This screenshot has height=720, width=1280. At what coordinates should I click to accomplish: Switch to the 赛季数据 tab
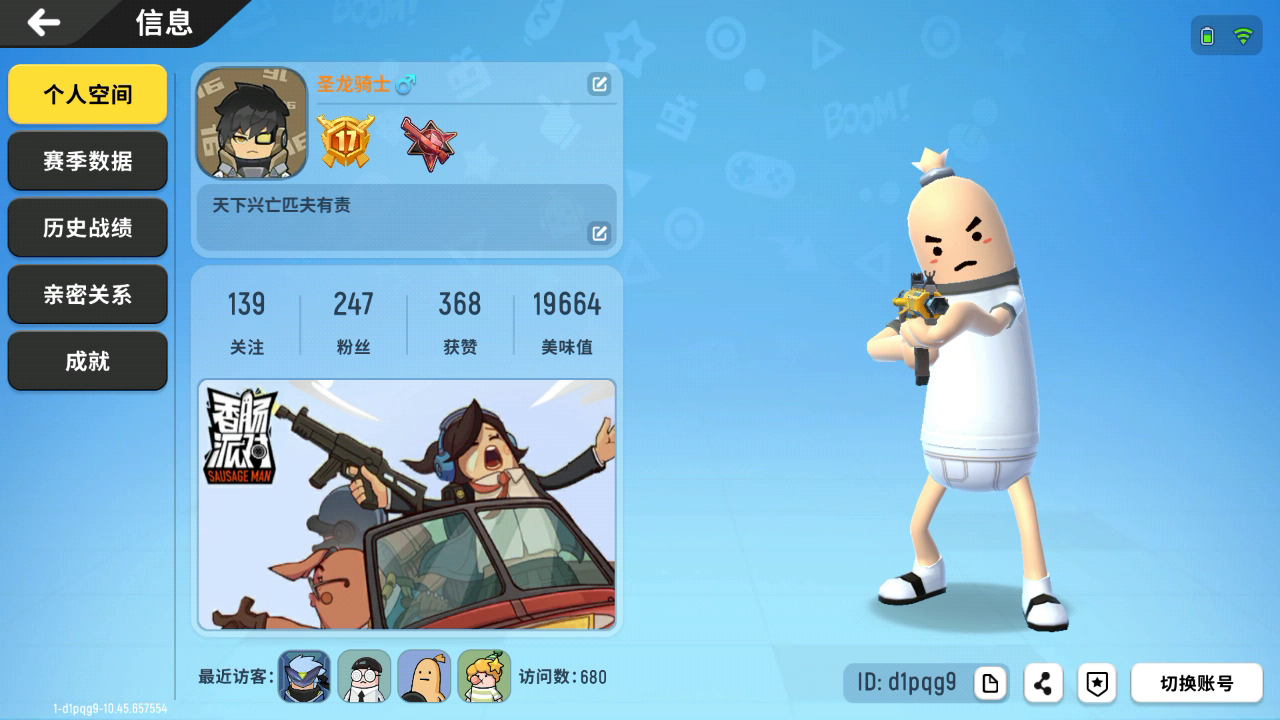tap(87, 161)
